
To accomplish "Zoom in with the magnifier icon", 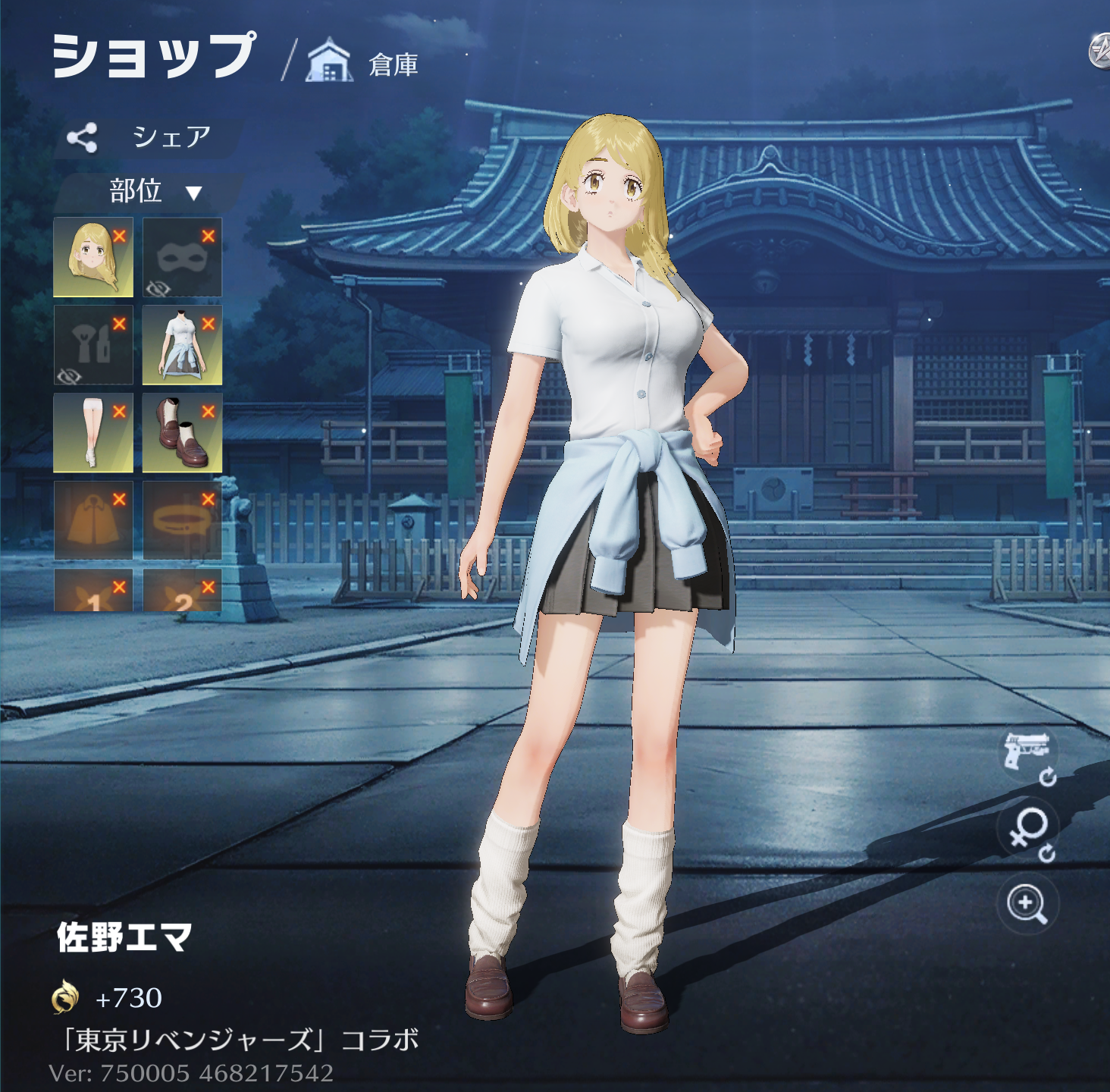I will [x=1027, y=903].
